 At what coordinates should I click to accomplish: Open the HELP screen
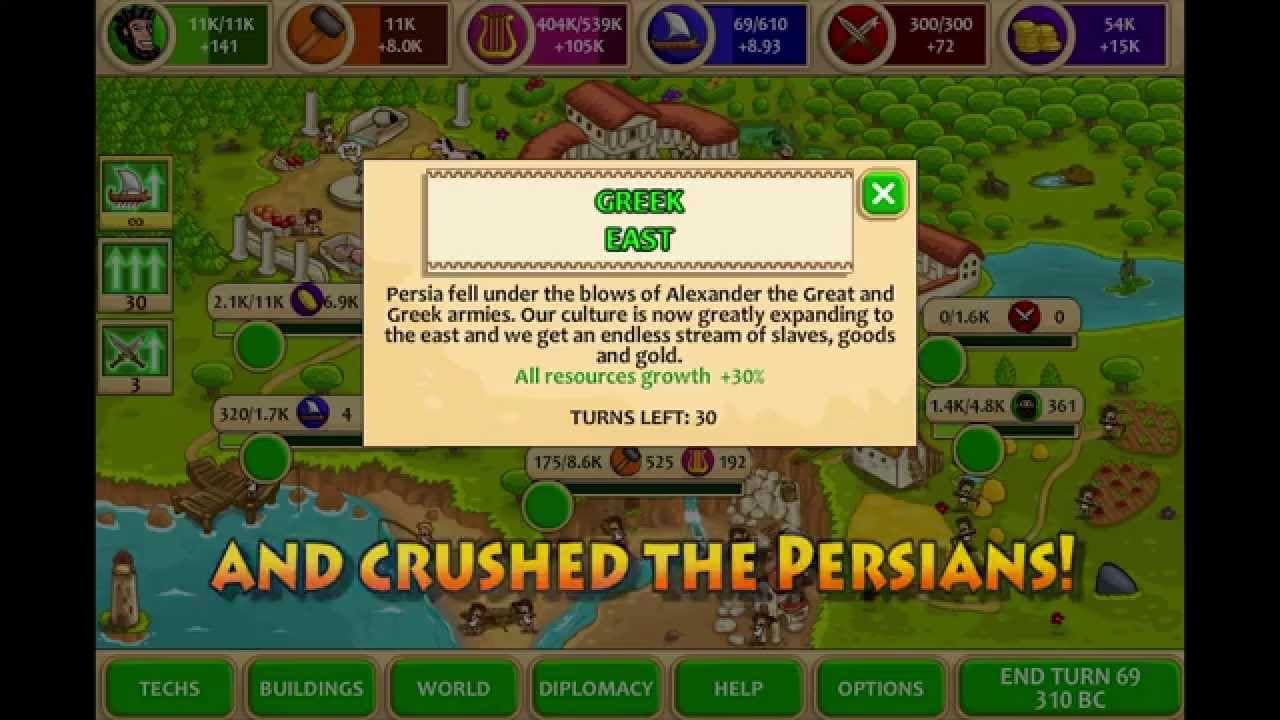(x=739, y=688)
